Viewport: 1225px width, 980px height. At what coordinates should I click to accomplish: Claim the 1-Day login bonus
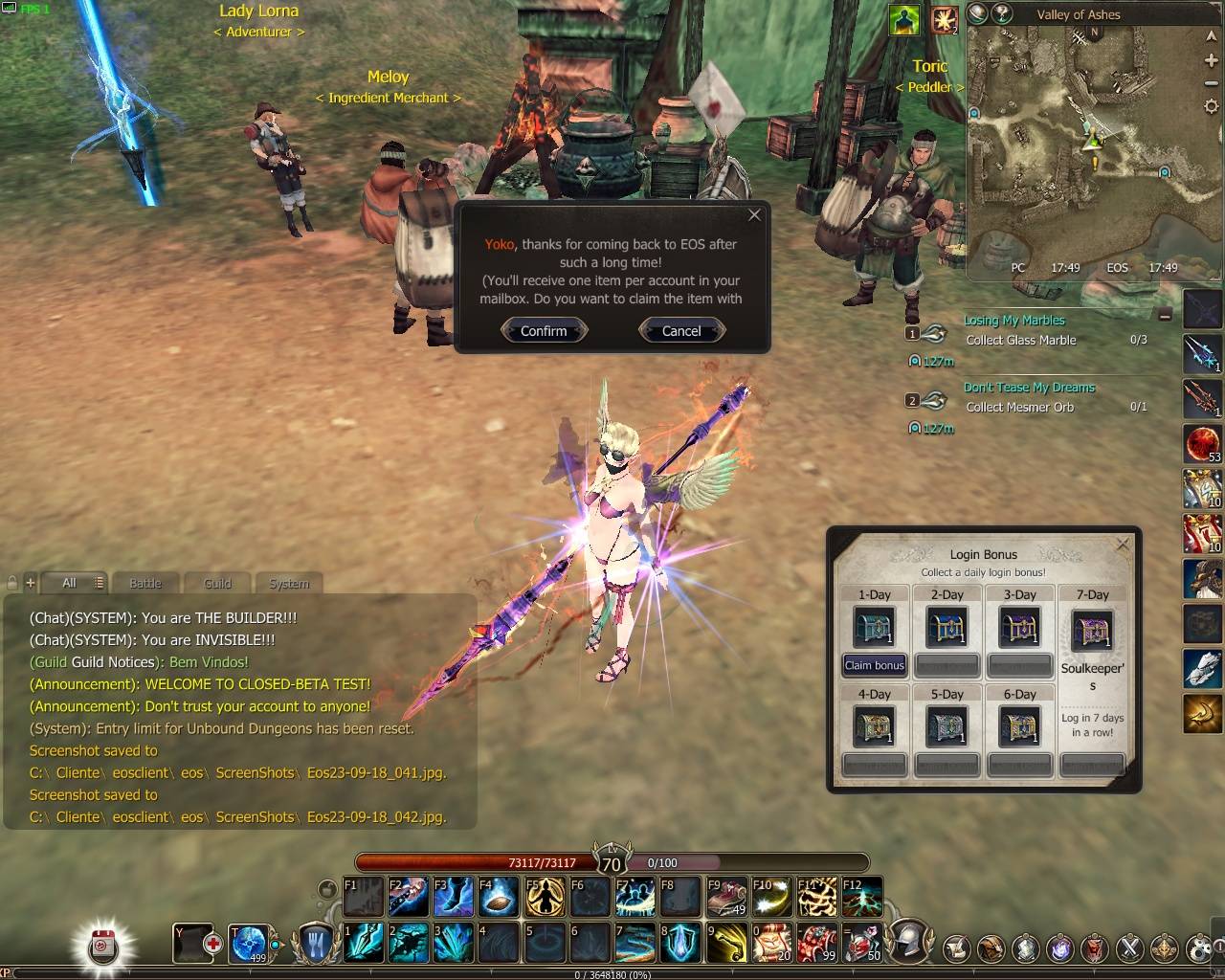pos(874,665)
